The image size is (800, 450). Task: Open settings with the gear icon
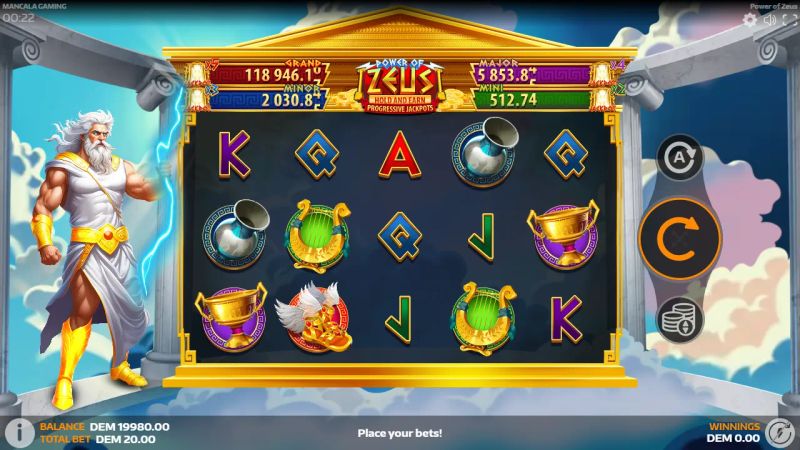pos(749,19)
